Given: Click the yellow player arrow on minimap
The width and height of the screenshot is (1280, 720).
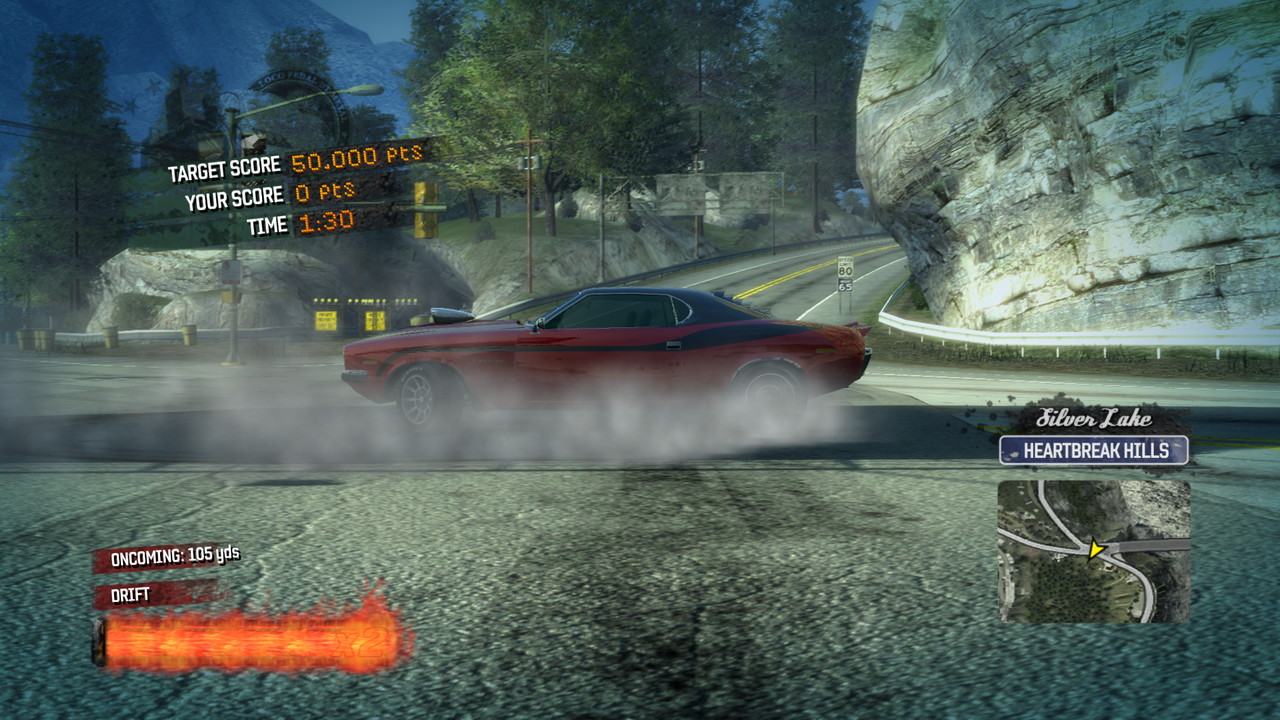Looking at the screenshot, I should click(1096, 549).
